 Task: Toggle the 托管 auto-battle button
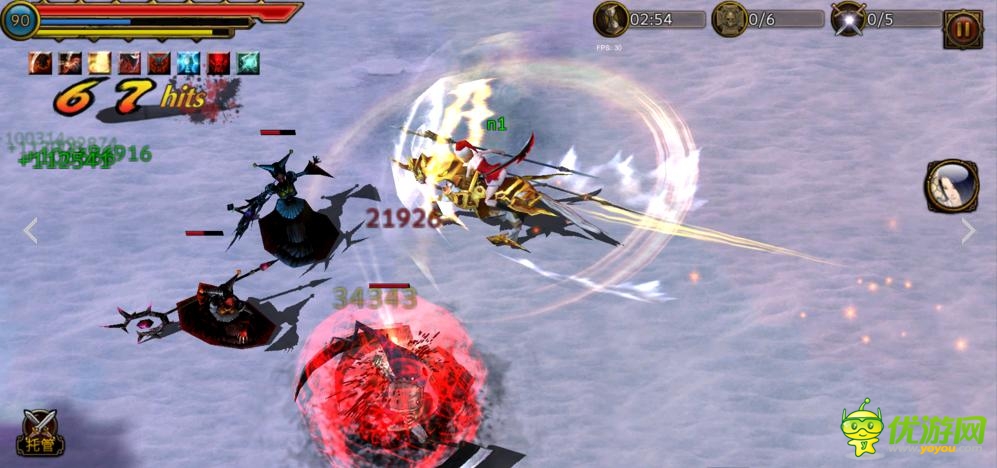coord(40,433)
